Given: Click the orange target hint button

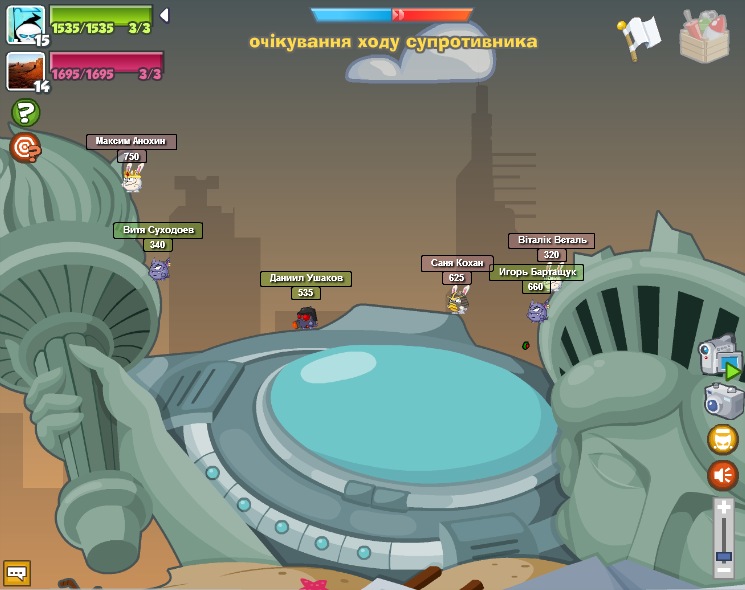Looking at the screenshot, I should coord(25,148).
